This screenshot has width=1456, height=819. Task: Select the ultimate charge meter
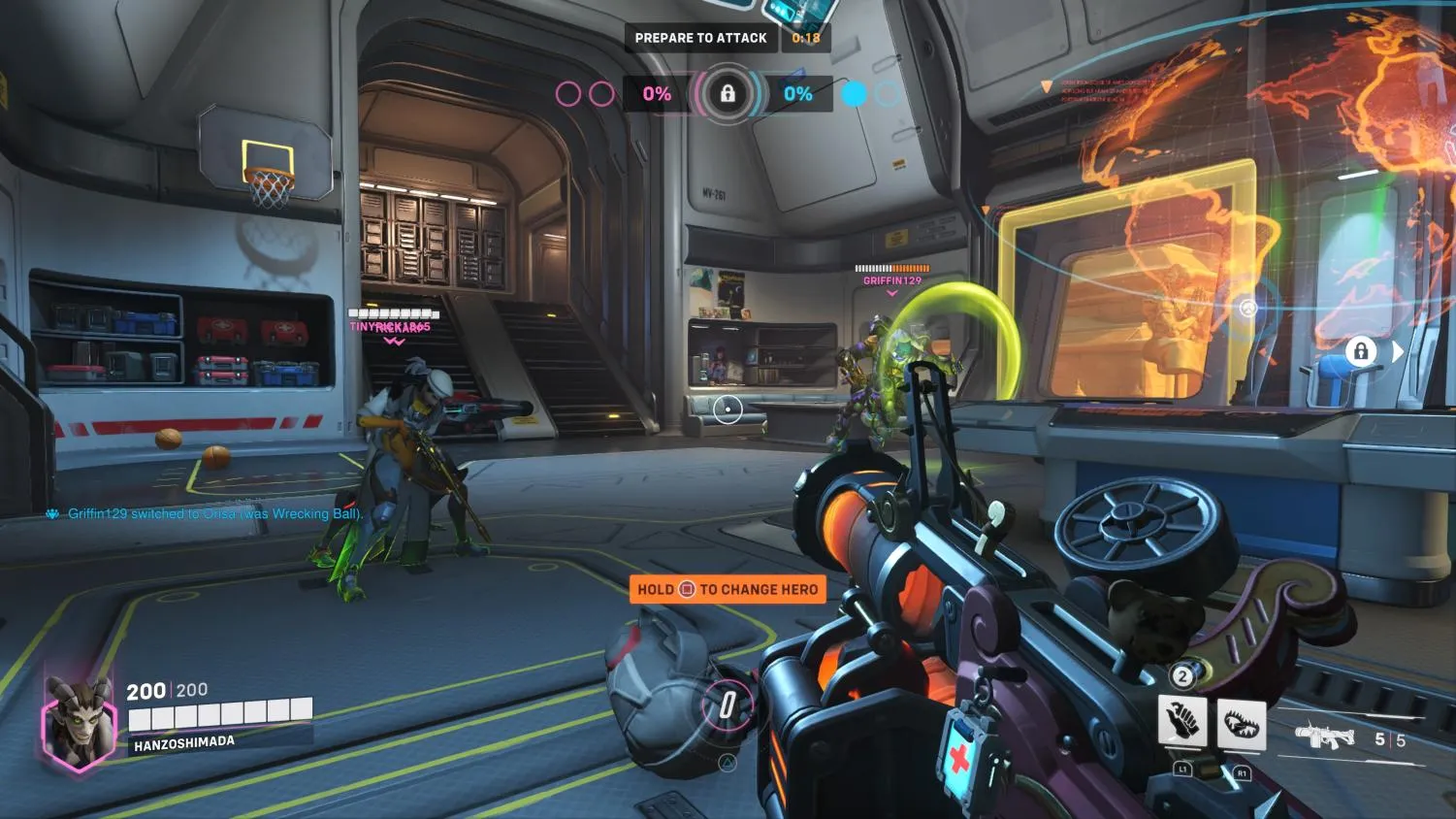(x=728, y=705)
